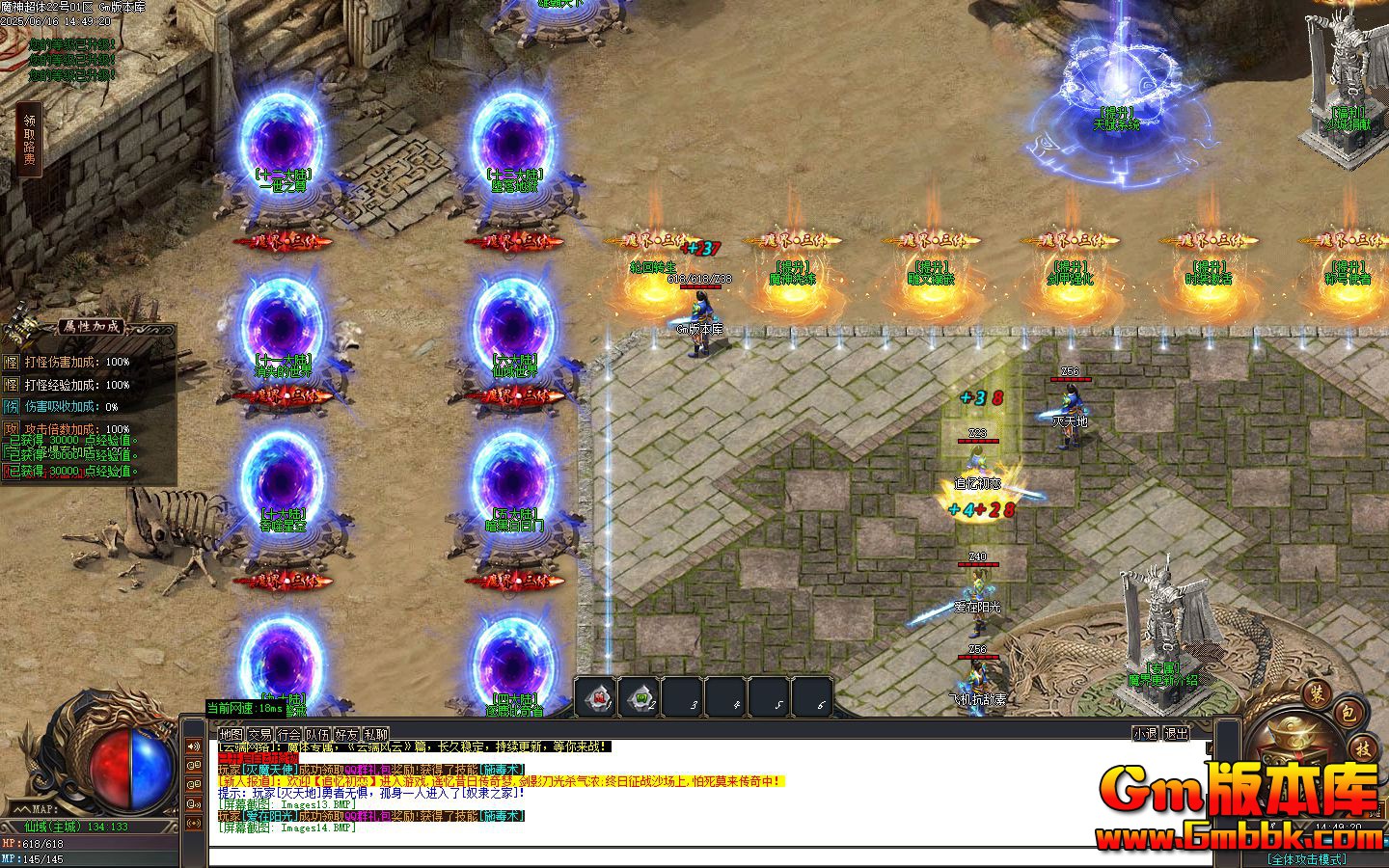Image resolution: width=1389 pixels, height=868 pixels.
Task: Click the first QQ channel icon beside the chat
Action: 194,767
